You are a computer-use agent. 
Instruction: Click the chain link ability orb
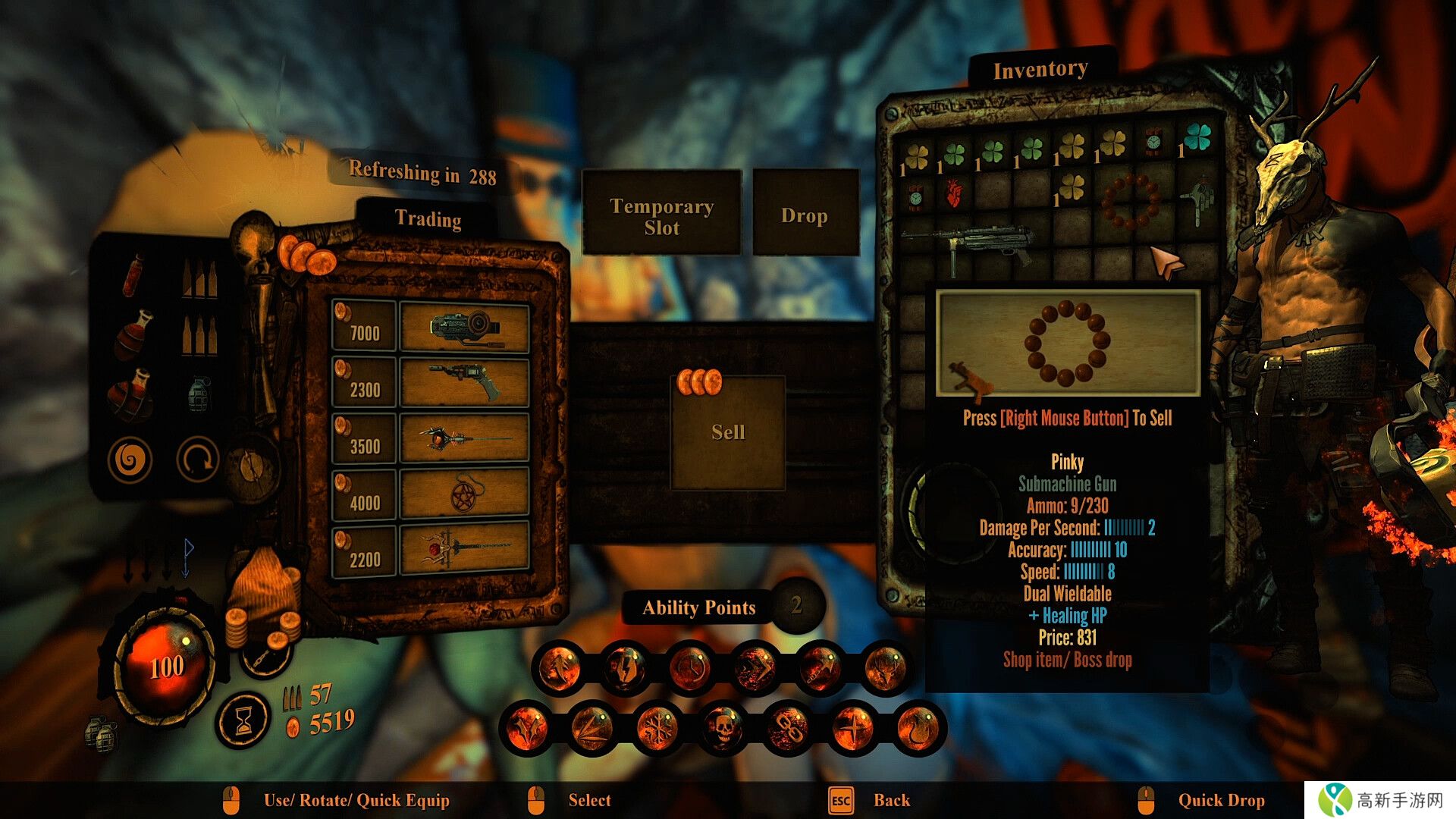(788, 728)
